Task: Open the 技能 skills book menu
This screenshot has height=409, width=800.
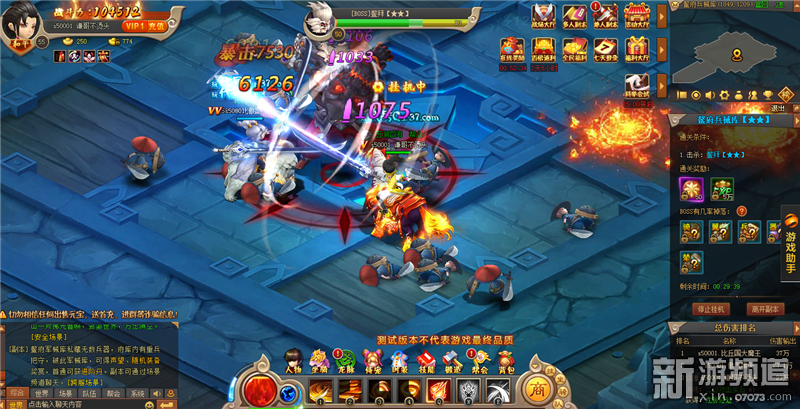Action: click(424, 362)
